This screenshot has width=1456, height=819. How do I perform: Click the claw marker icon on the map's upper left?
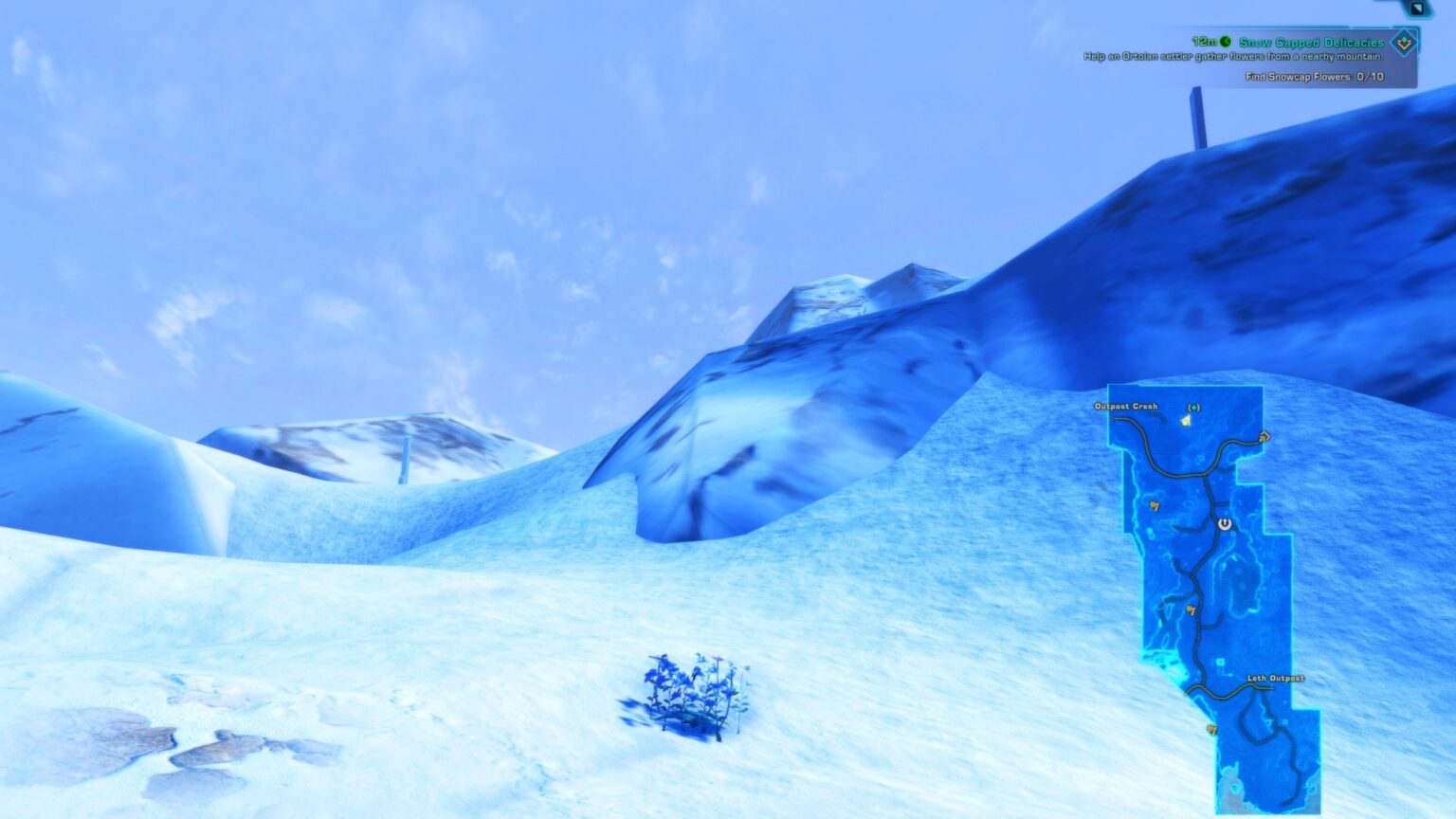coord(1155,505)
